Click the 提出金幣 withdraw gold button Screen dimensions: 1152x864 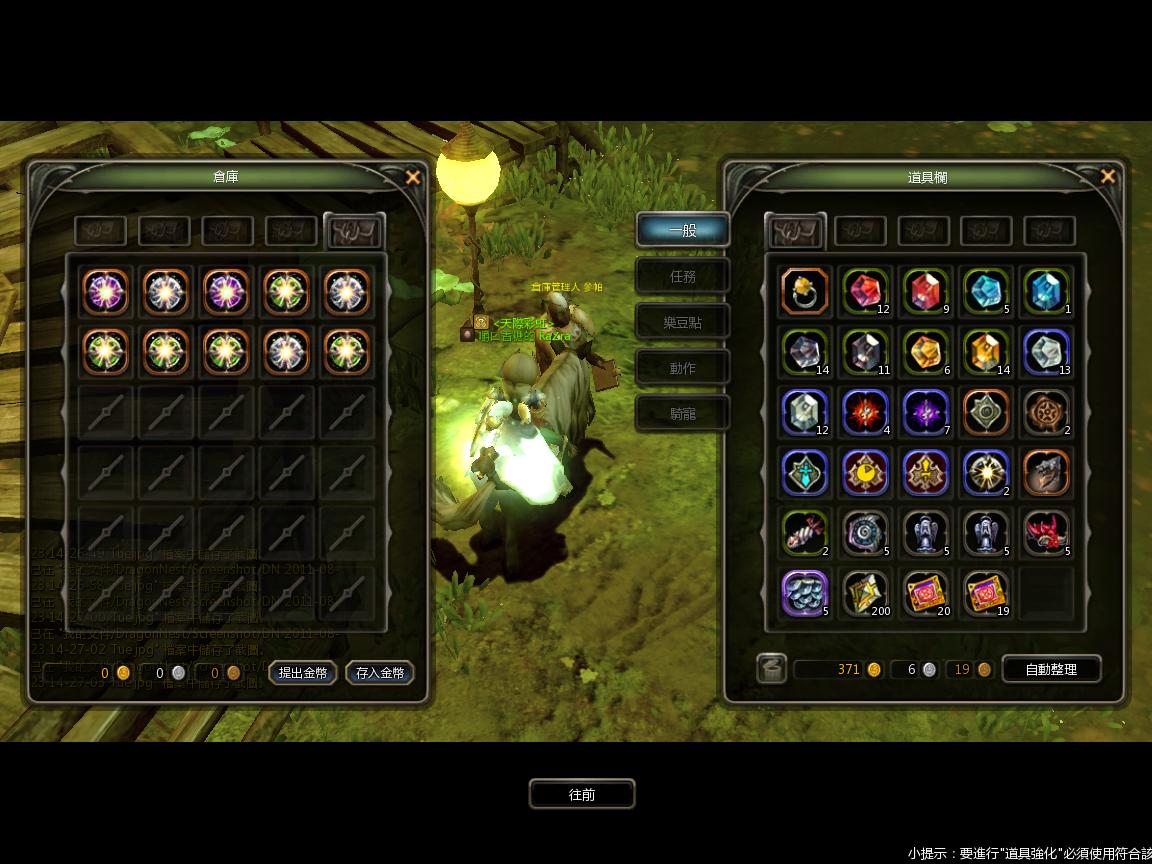click(x=303, y=673)
